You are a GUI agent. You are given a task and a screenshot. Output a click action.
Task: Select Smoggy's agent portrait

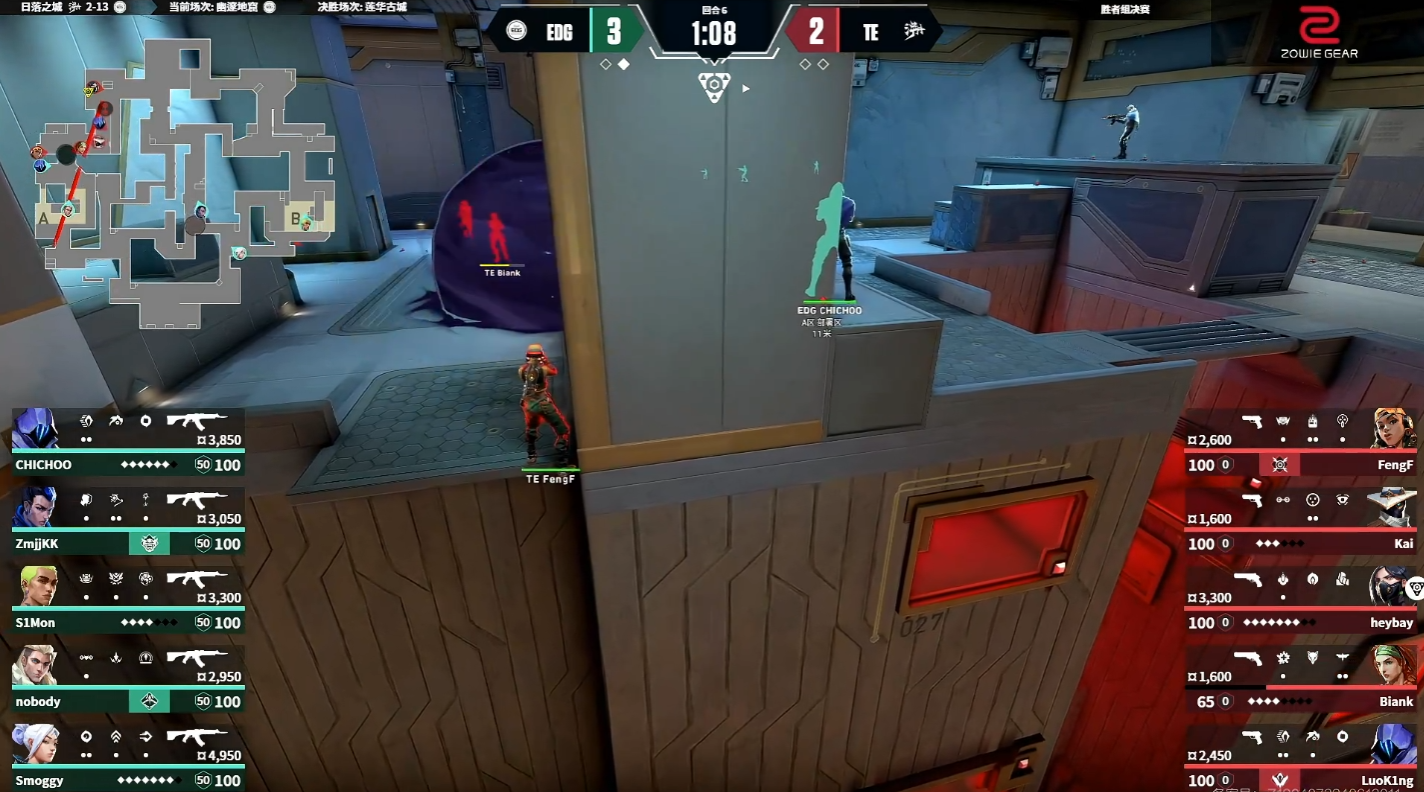tap(36, 745)
